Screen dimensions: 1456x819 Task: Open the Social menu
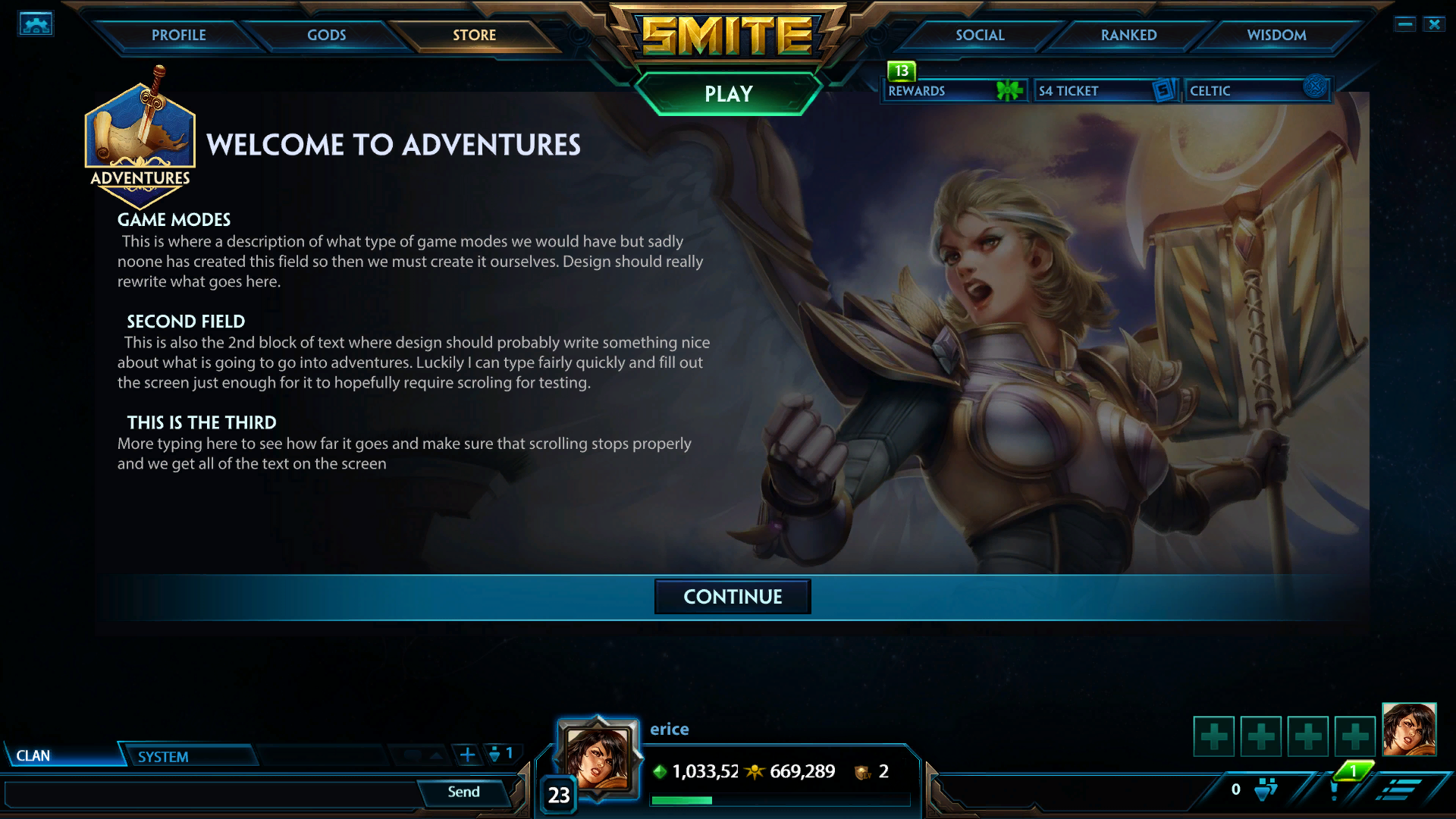[980, 35]
